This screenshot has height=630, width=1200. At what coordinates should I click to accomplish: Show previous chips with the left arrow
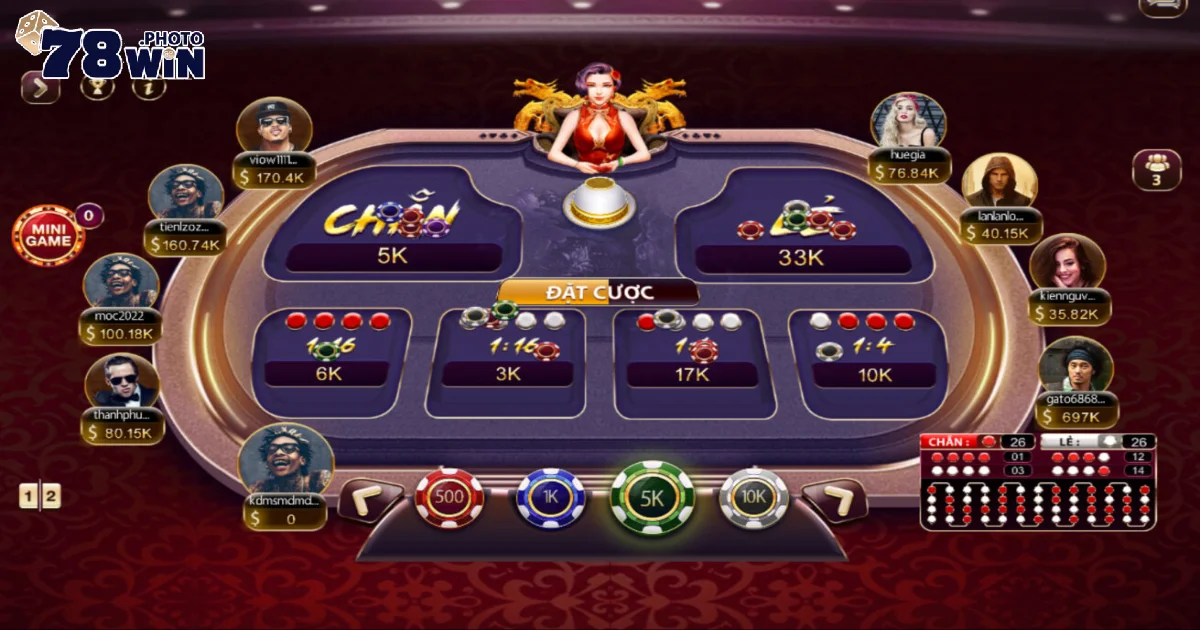pos(369,499)
